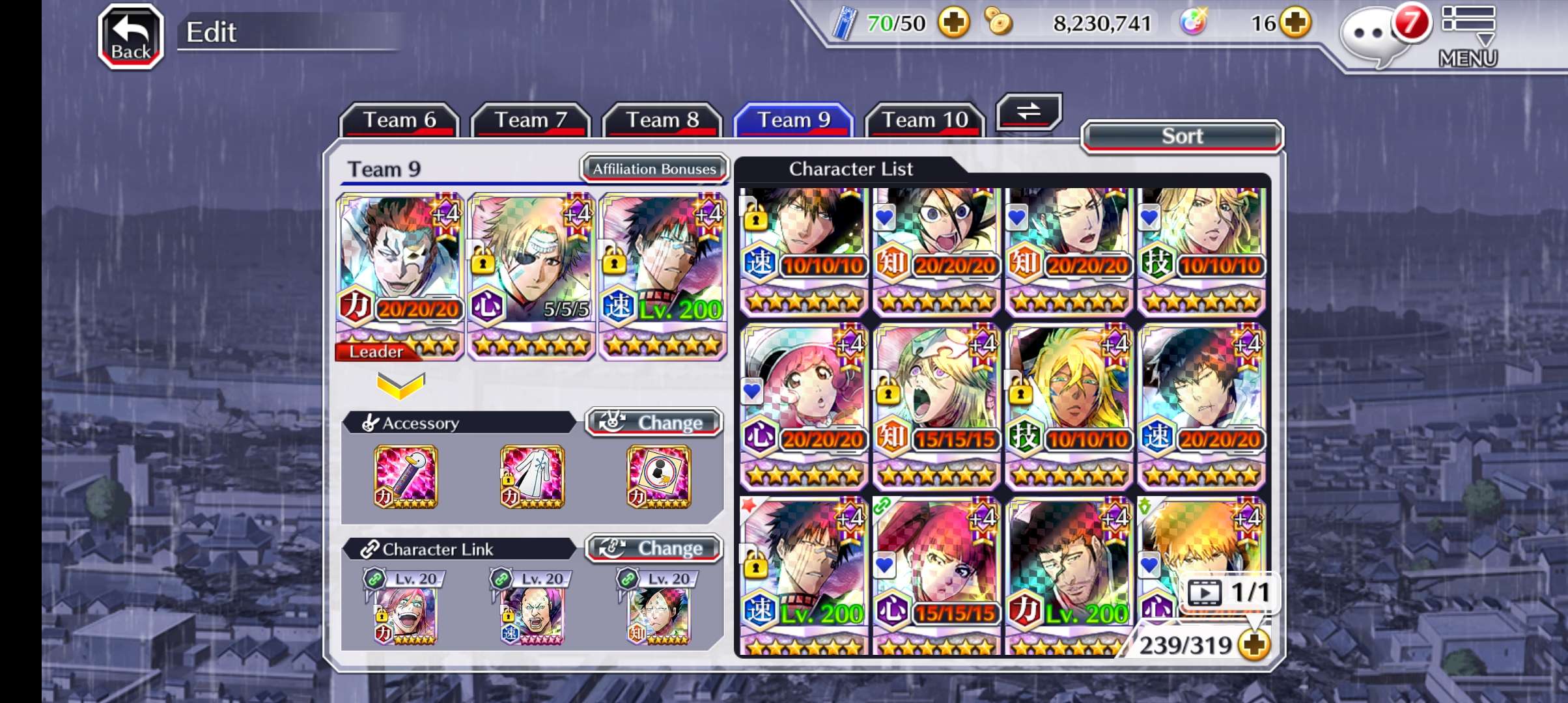The height and width of the screenshot is (703, 1568).
Task: Change the team's accessories
Action: pos(654,422)
